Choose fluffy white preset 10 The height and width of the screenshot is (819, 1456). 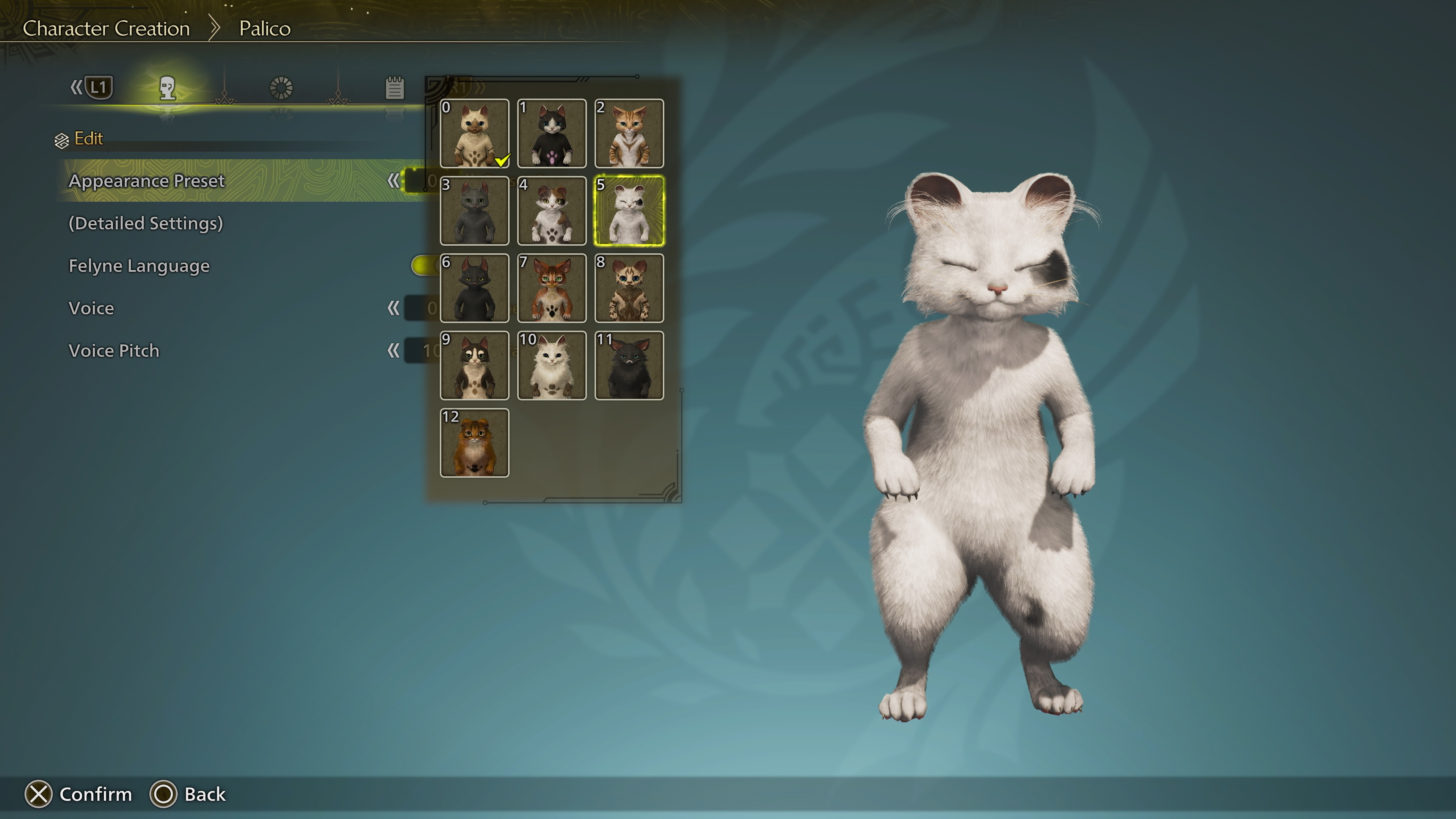click(552, 366)
